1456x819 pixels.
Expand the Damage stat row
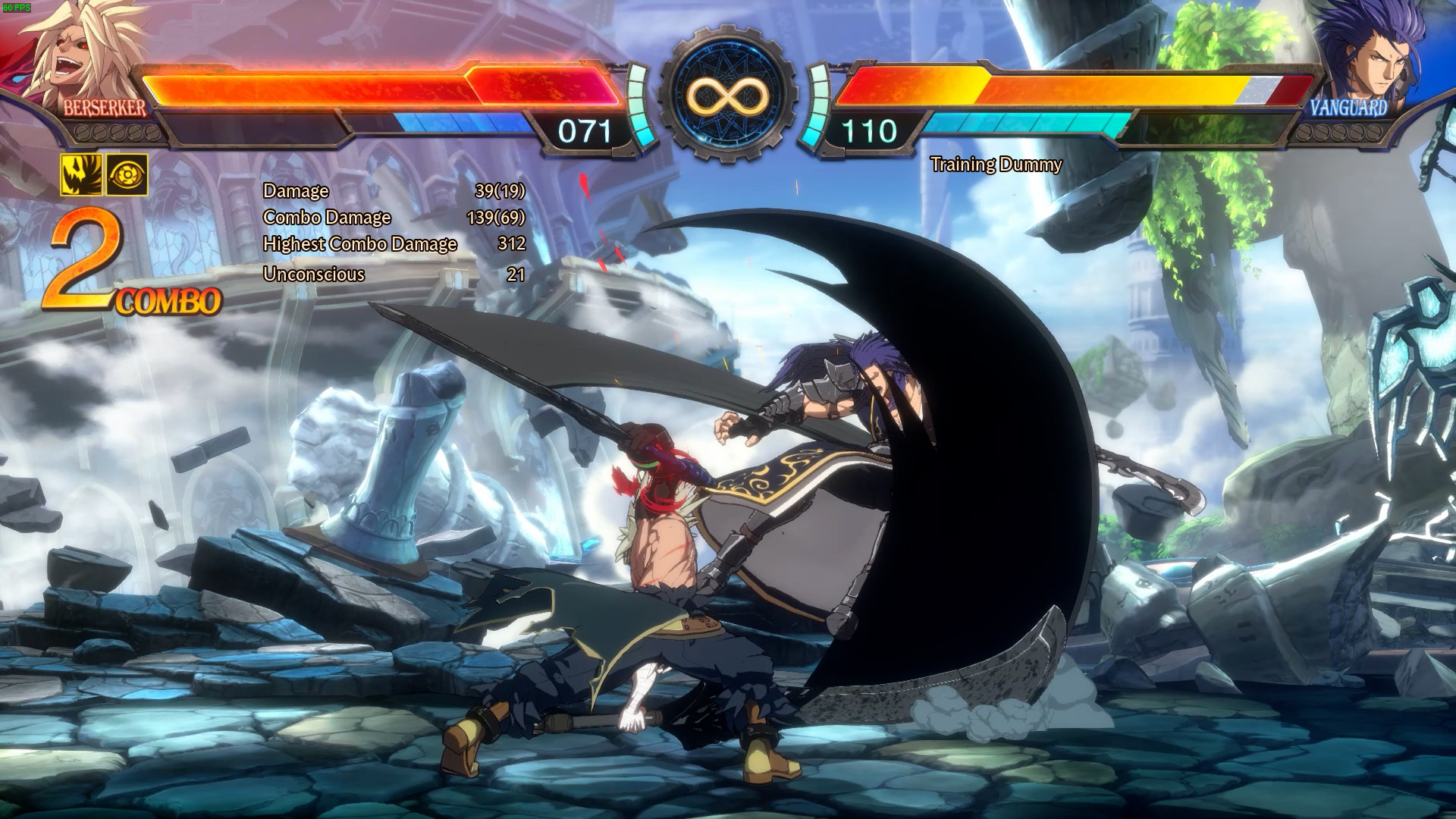click(x=295, y=191)
